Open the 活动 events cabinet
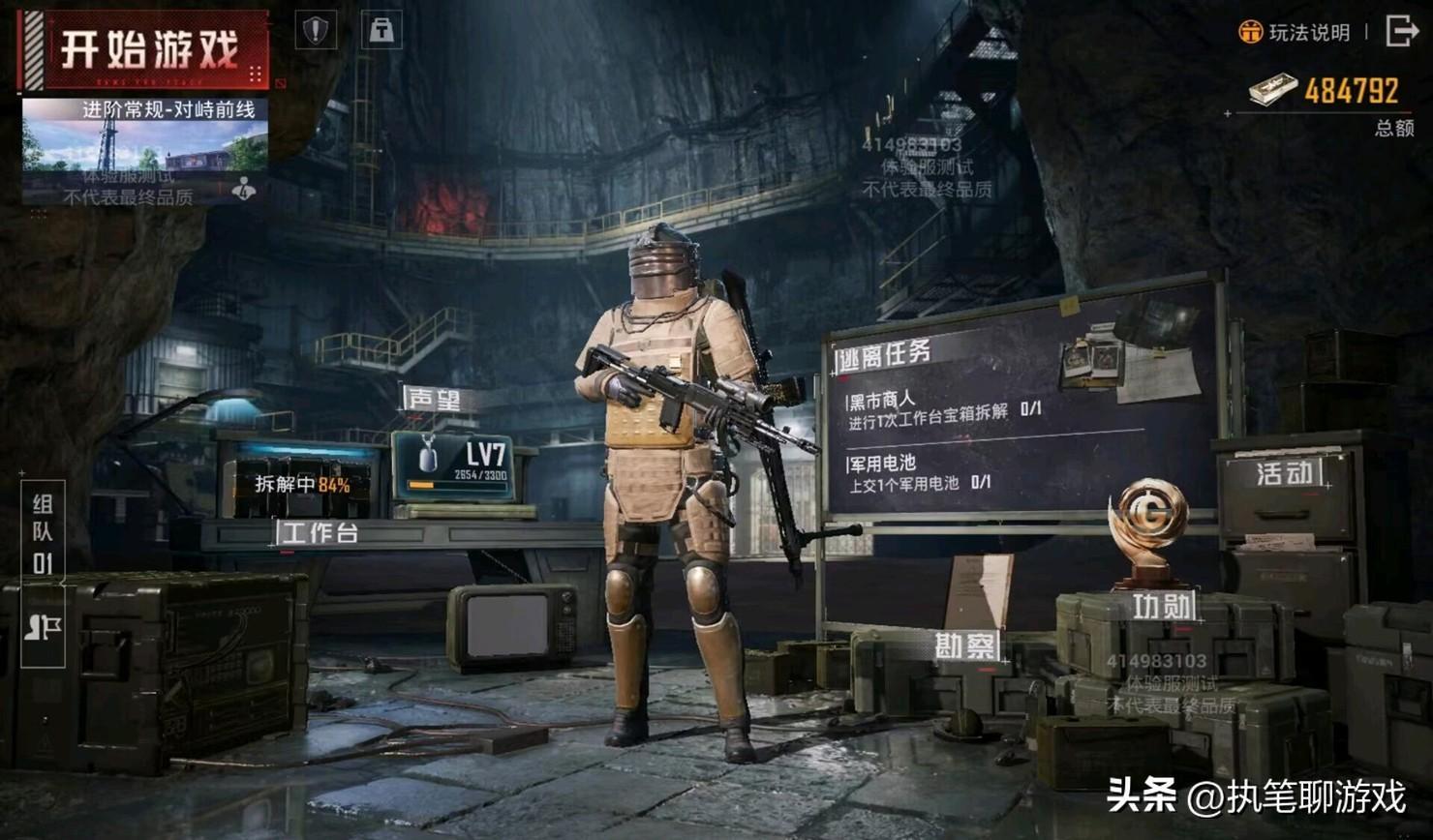This screenshot has width=1433, height=840. 1285,473
